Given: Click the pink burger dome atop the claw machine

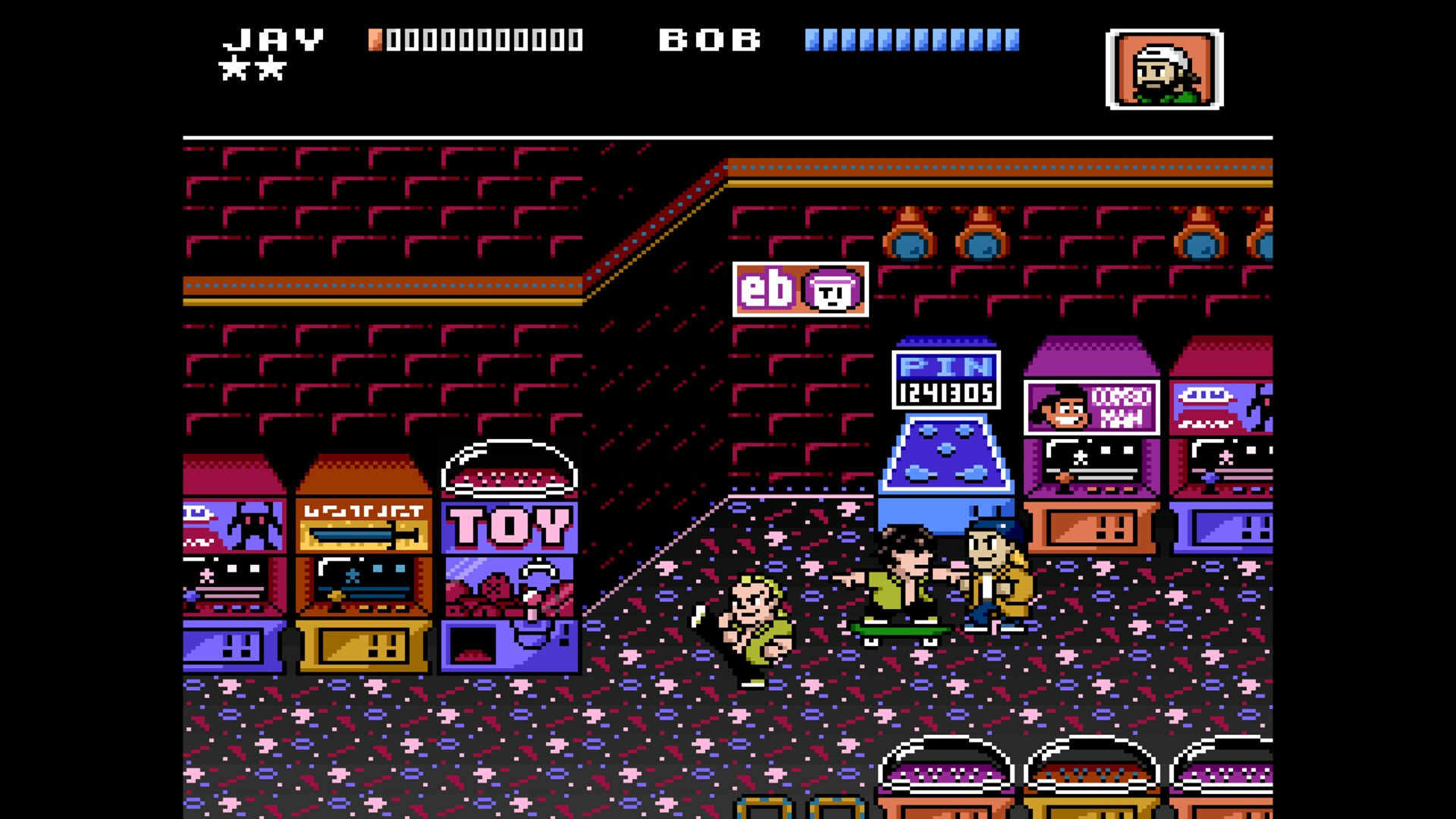Looking at the screenshot, I should (x=510, y=476).
